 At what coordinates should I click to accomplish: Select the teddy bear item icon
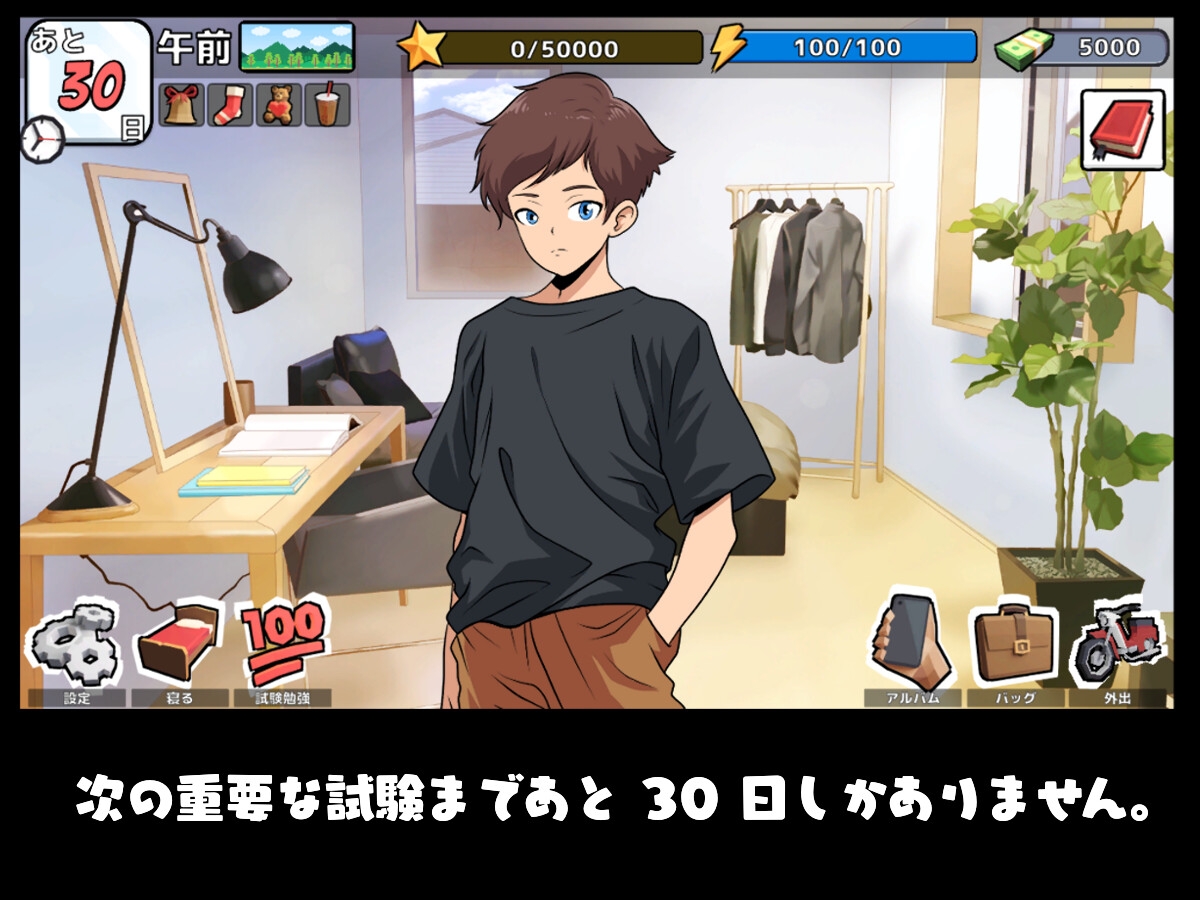(x=279, y=105)
